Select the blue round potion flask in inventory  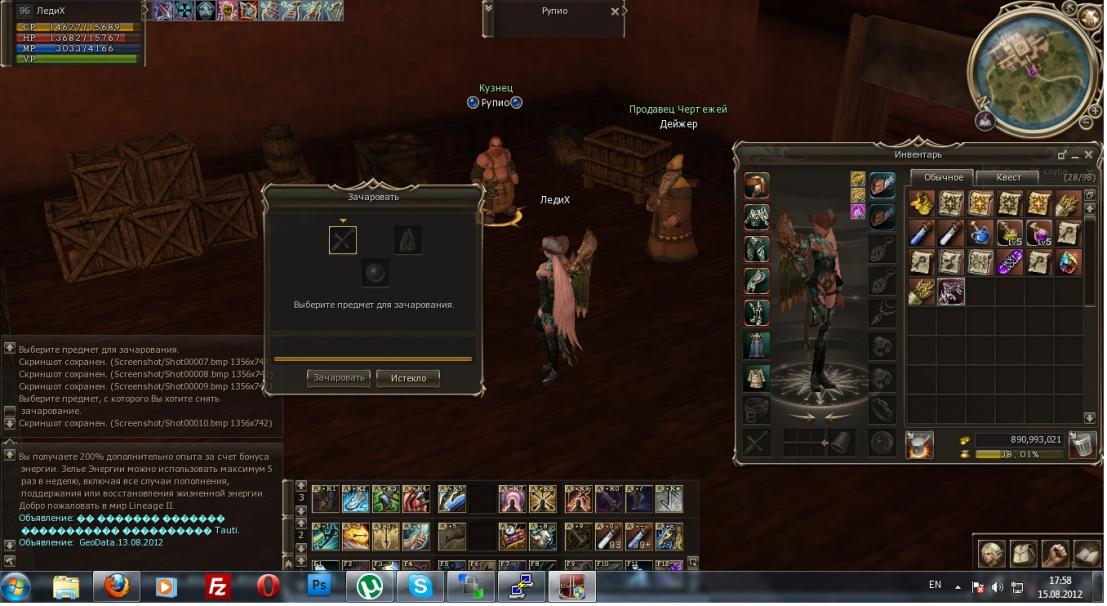tap(980, 233)
